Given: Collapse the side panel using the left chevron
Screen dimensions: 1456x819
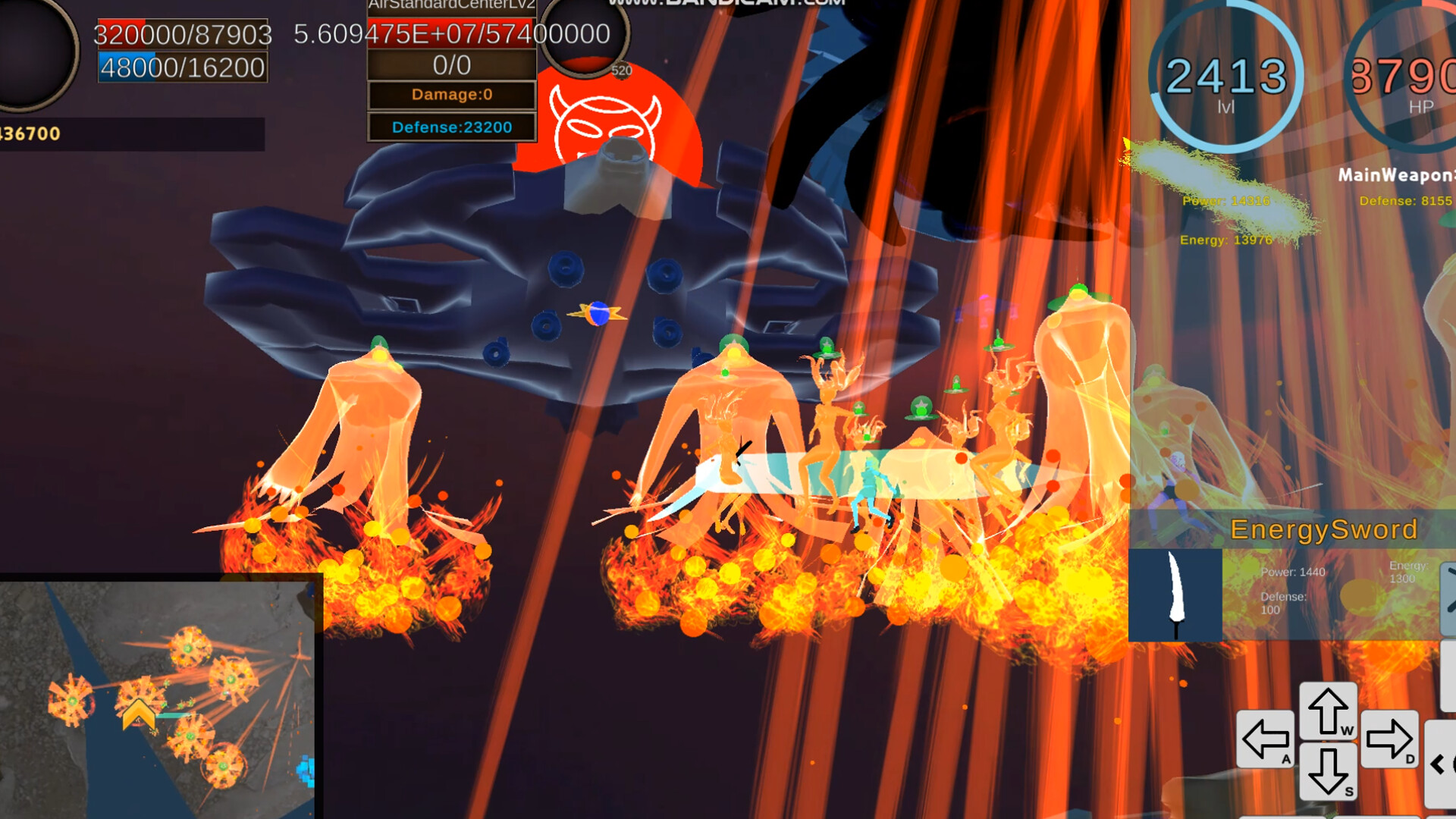Looking at the screenshot, I should pos(1436,762).
